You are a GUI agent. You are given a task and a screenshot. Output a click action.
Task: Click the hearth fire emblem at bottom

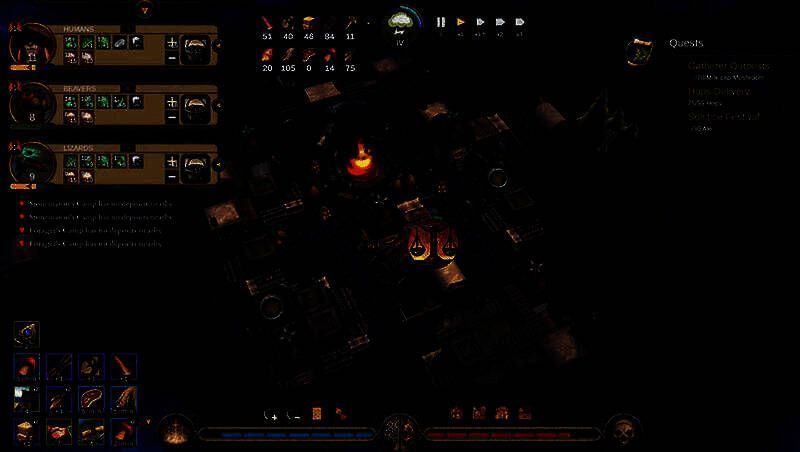pyautogui.click(x=175, y=432)
